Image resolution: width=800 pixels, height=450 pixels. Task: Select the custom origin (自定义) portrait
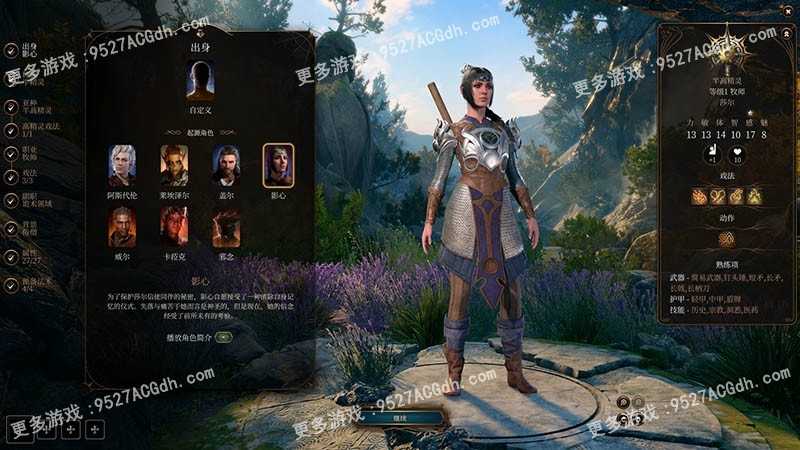click(200, 80)
